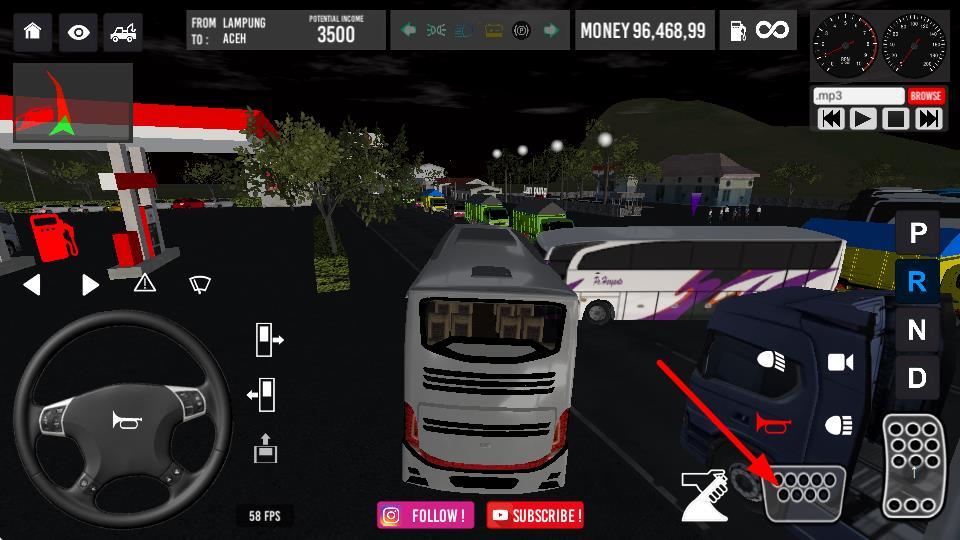Toggle the eye view icon
Viewport: 960px width, 540px height.
(78, 31)
